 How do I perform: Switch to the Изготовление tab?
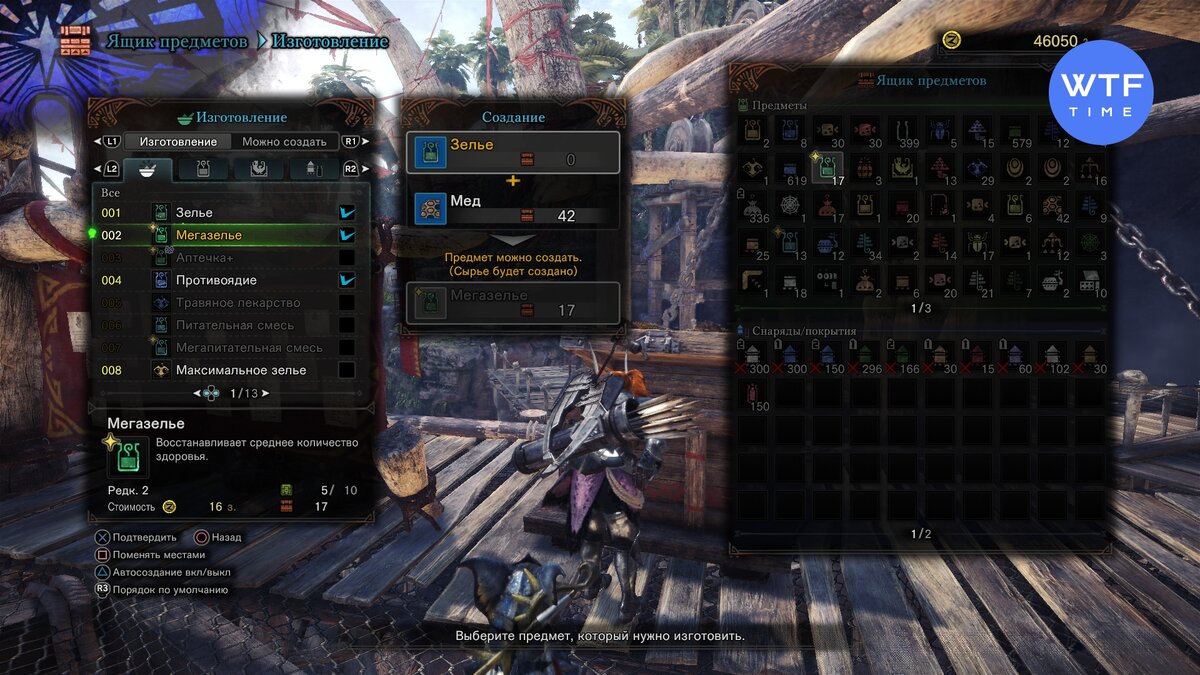[x=180, y=142]
